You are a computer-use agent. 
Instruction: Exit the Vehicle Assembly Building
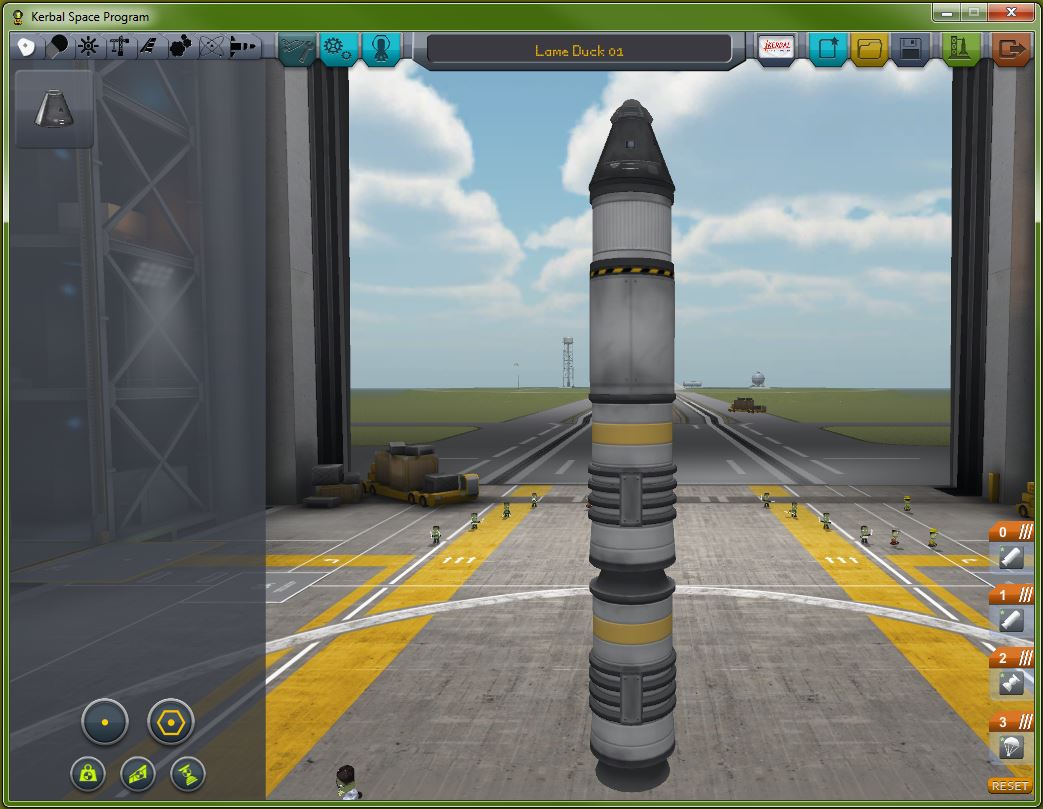click(1013, 48)
